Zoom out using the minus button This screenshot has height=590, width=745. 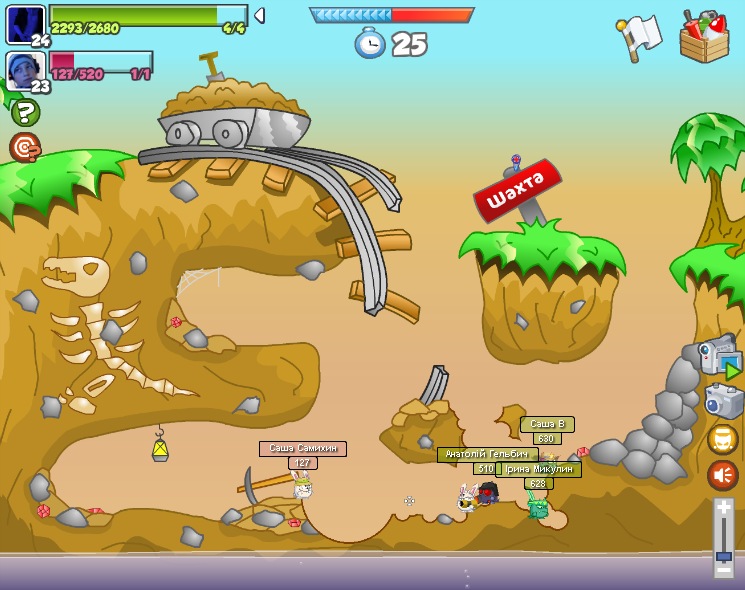pos(723,570)
